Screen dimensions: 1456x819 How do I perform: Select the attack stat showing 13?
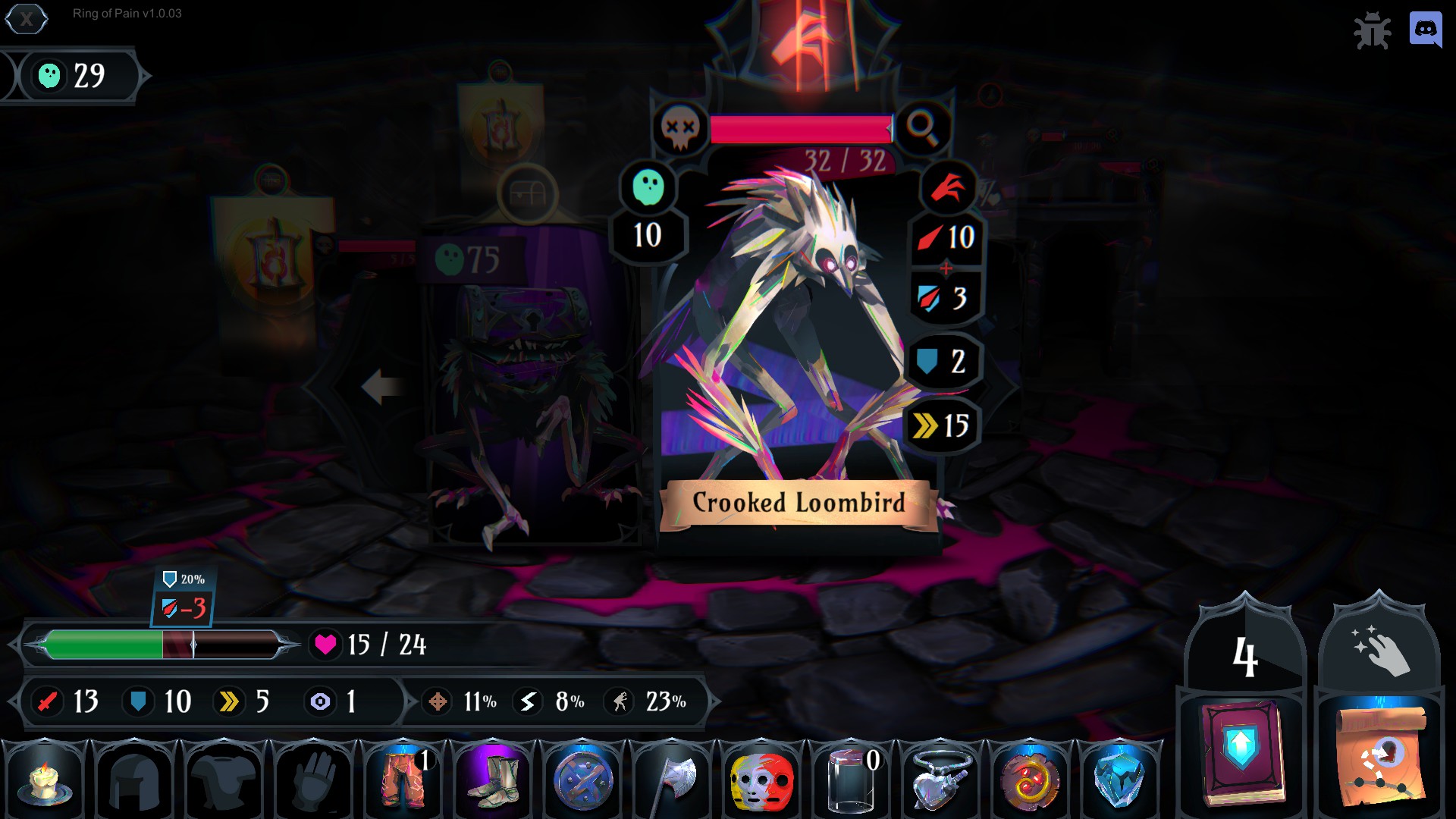[64, 701]
